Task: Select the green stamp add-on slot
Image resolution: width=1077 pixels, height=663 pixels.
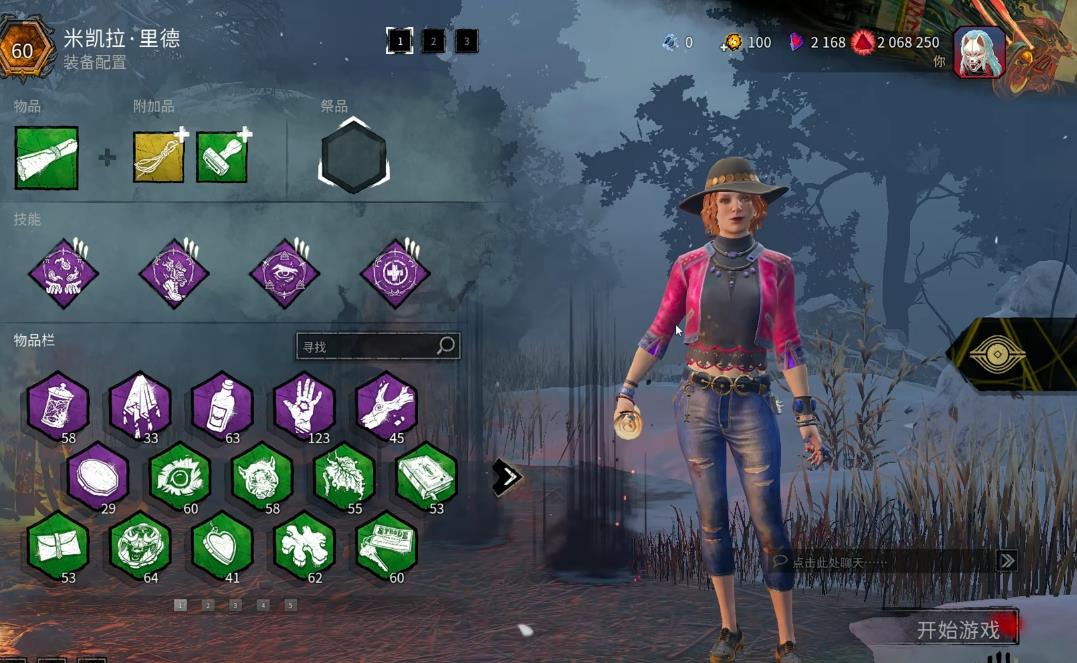Action: point(221,157)
